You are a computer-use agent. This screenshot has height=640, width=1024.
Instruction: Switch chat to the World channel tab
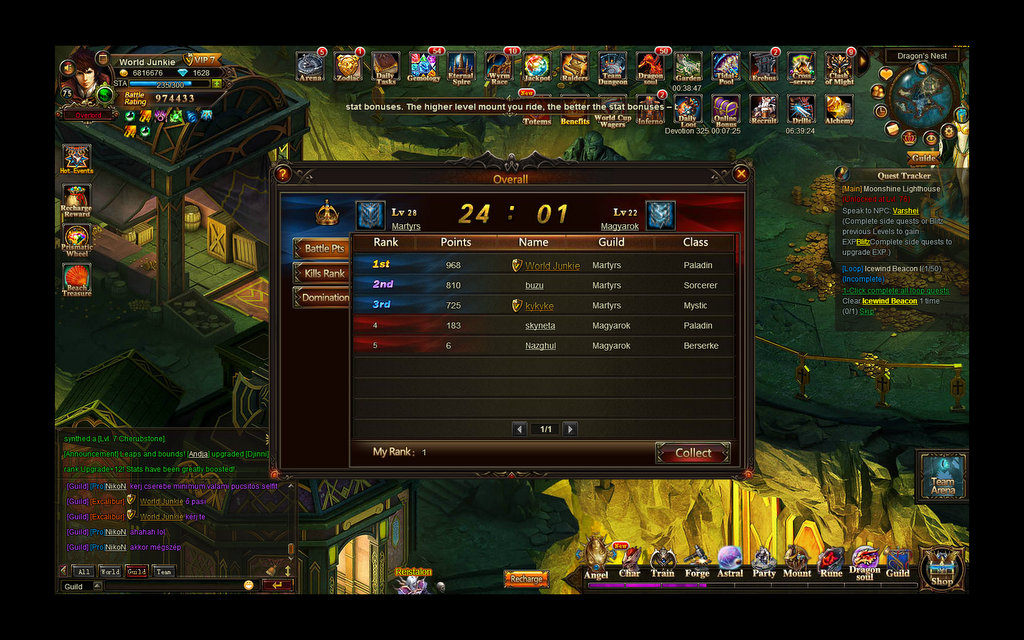tap(109, 571)
